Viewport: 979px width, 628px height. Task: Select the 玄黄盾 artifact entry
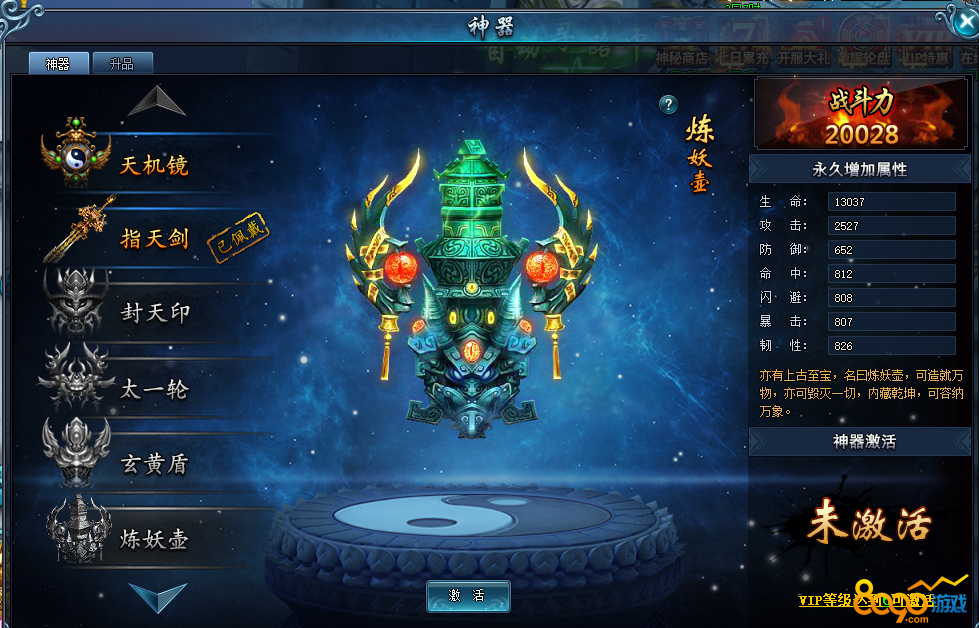(154, 464)
